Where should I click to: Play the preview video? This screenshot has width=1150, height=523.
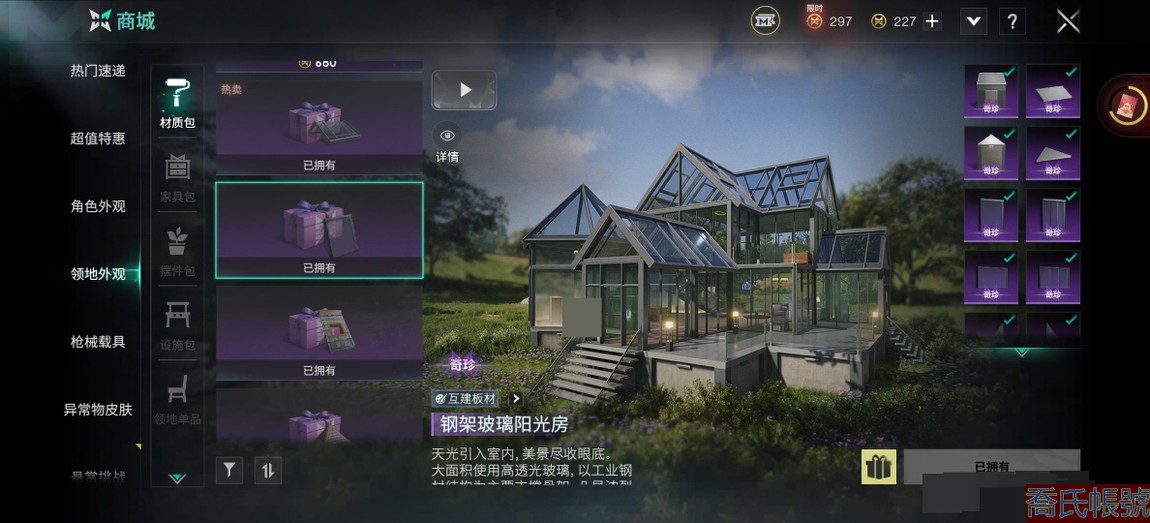pyautogui.click(x=464, y=90)
